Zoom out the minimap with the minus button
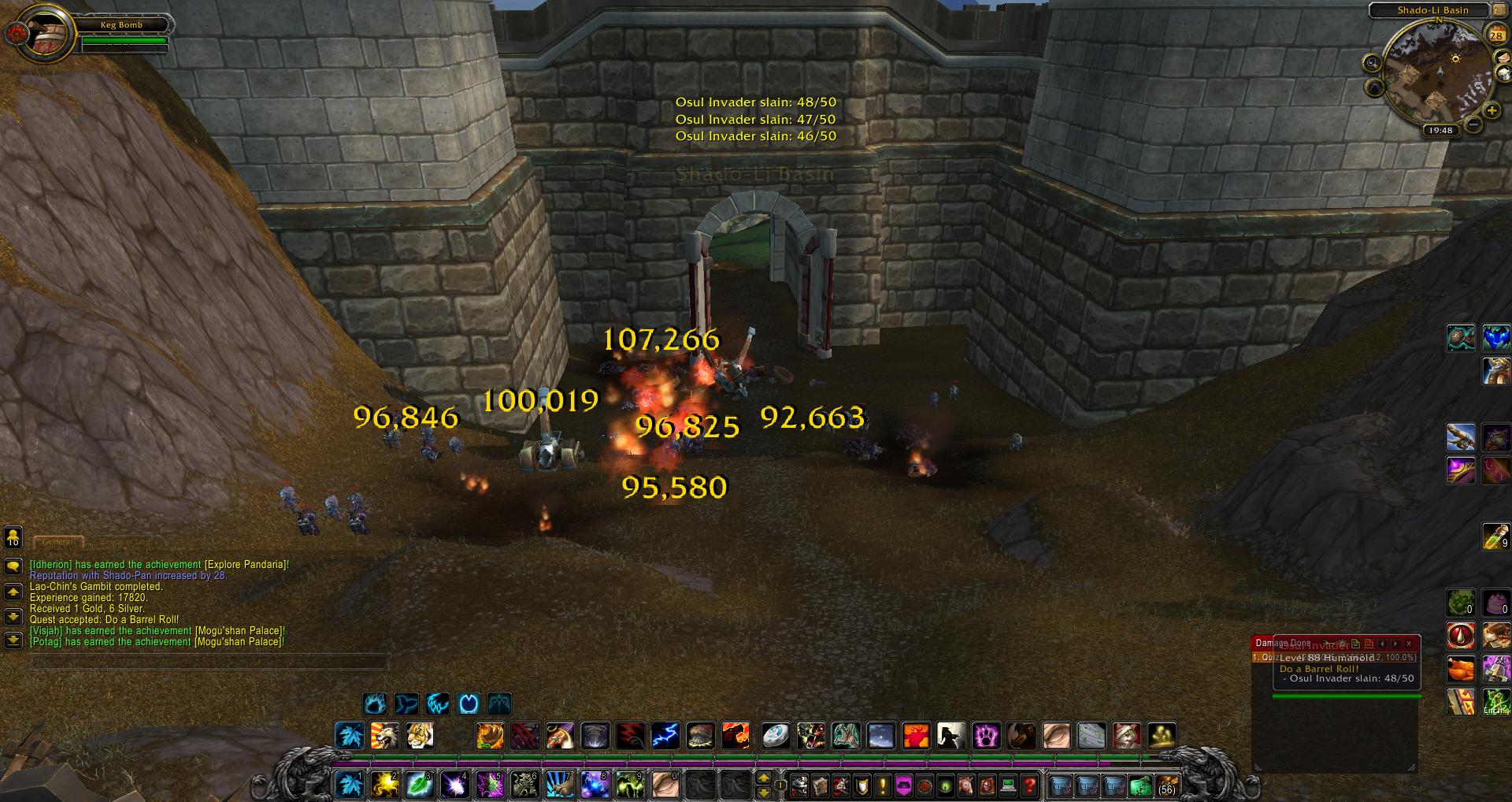Viewport: 1512px width, 802px height. pos(1473,124)
